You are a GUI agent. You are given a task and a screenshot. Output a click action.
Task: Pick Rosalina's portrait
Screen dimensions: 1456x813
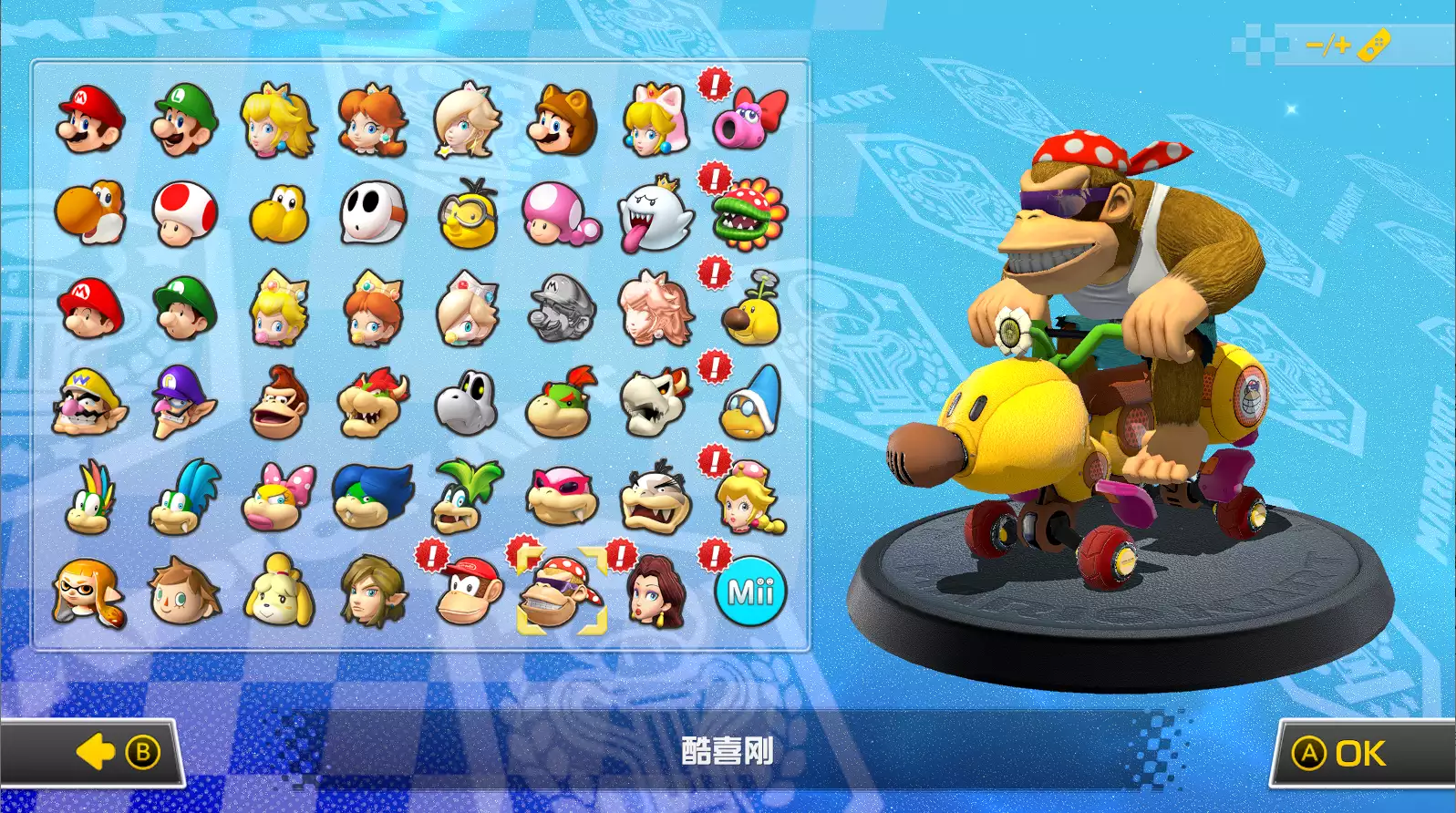pyautogui.click(x=467, y=120)
